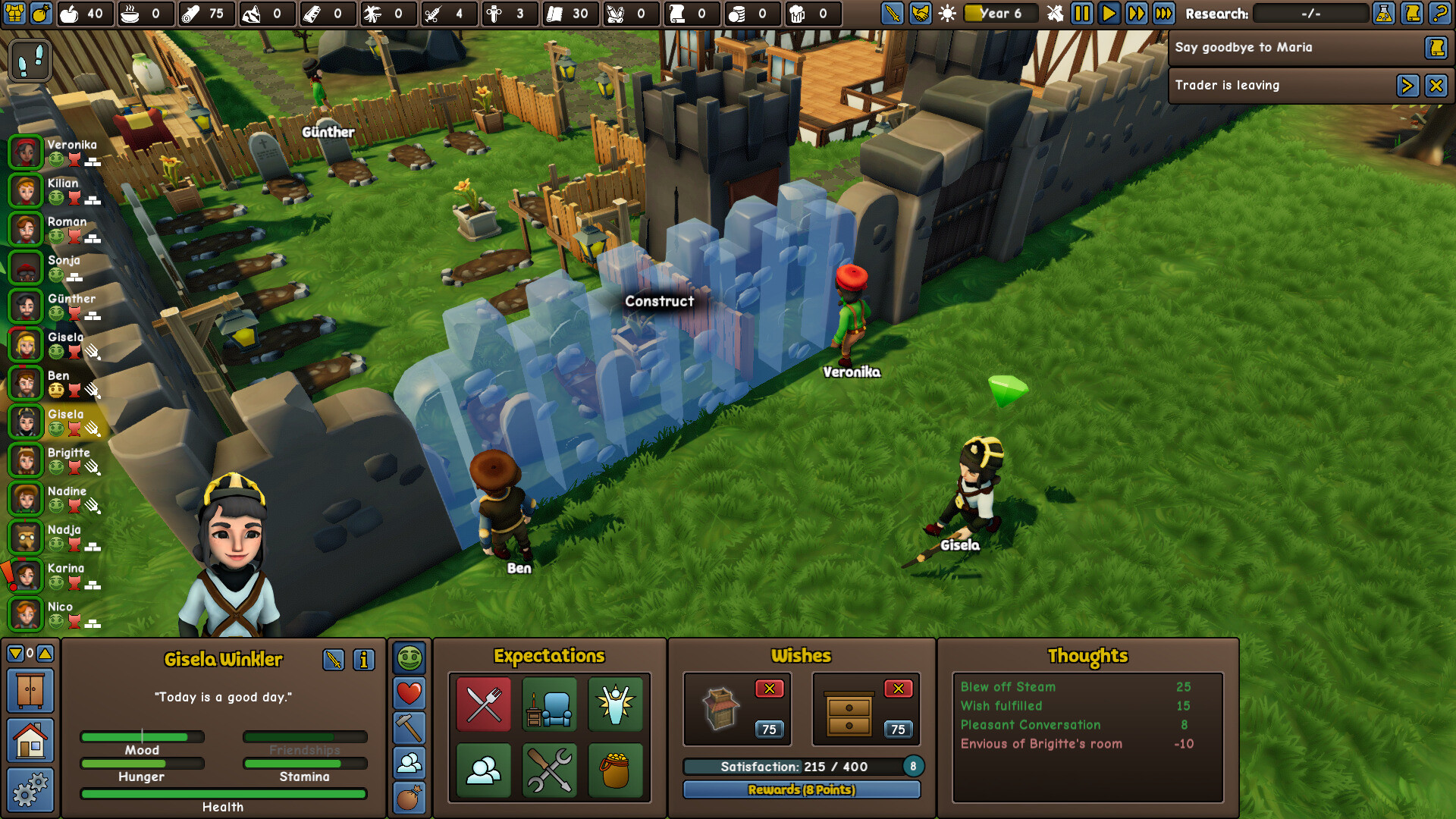Open the furniture wardrobe menu
The width and height of the screenshot is (1456, 819).
28,691
